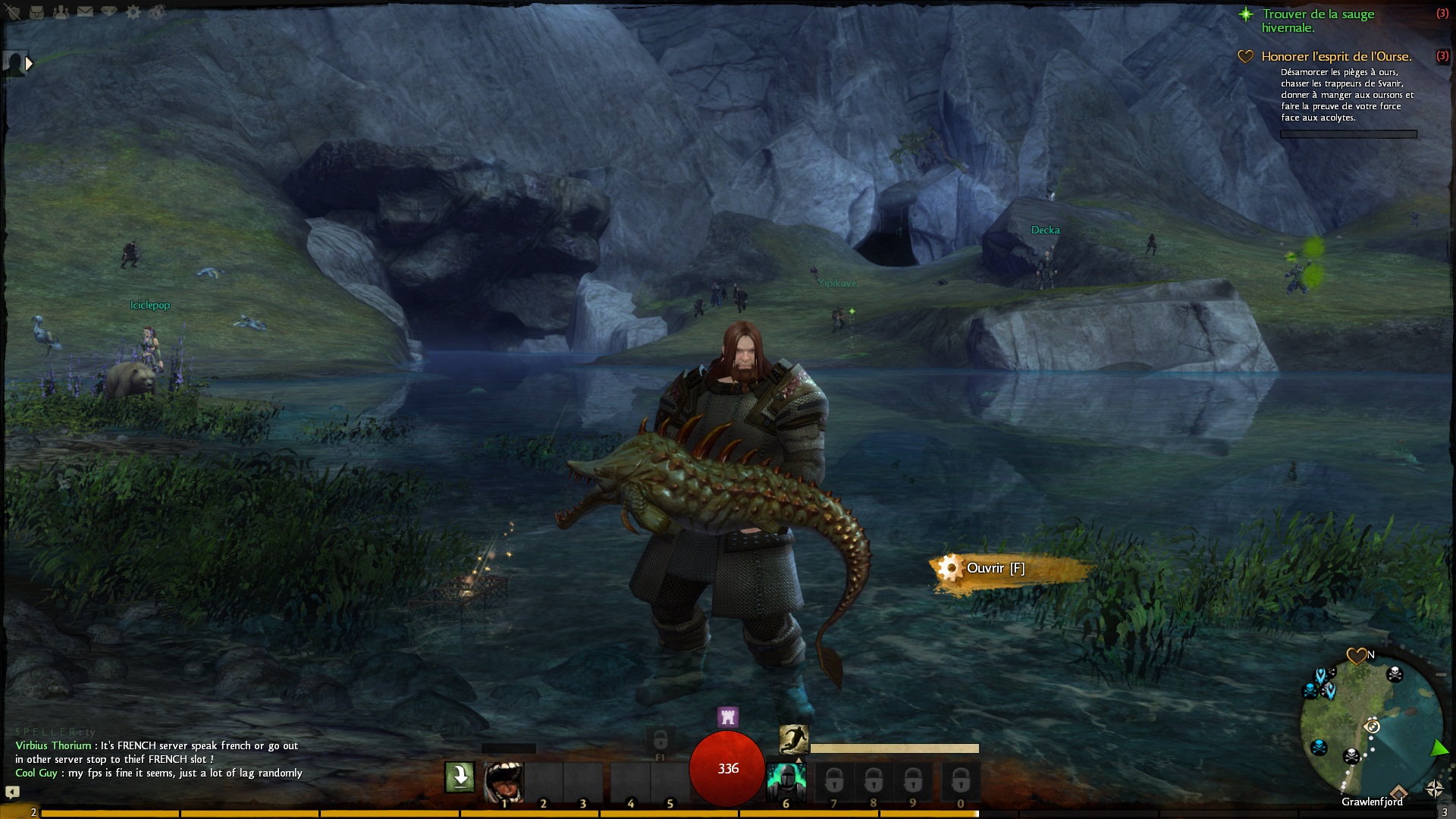Activate the armored helmet healing skill
Viewport: 1456px width, 819px height.
pos(786,780)
